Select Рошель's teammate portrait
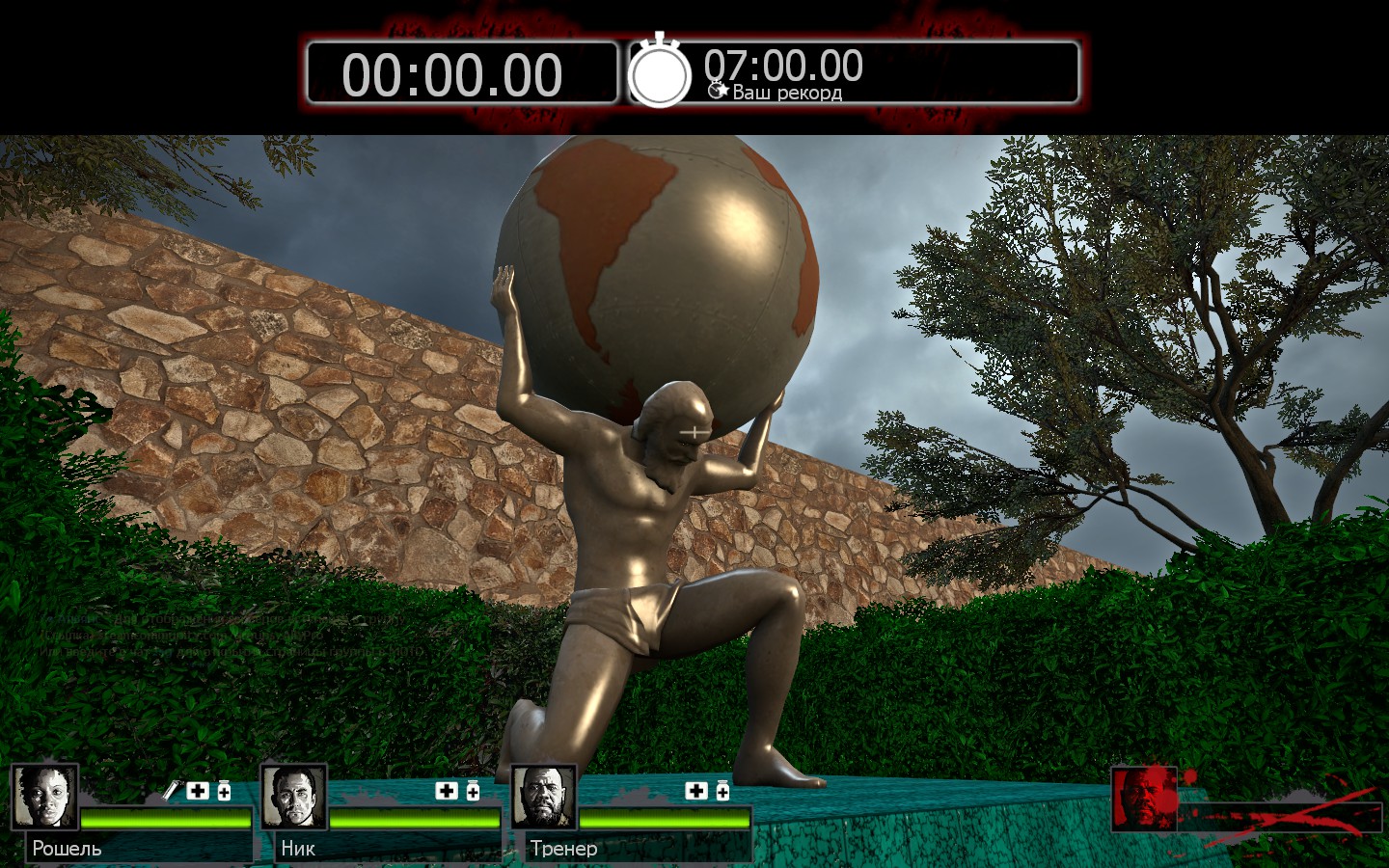Viewport: 1389px width, 868px height. 45,797
